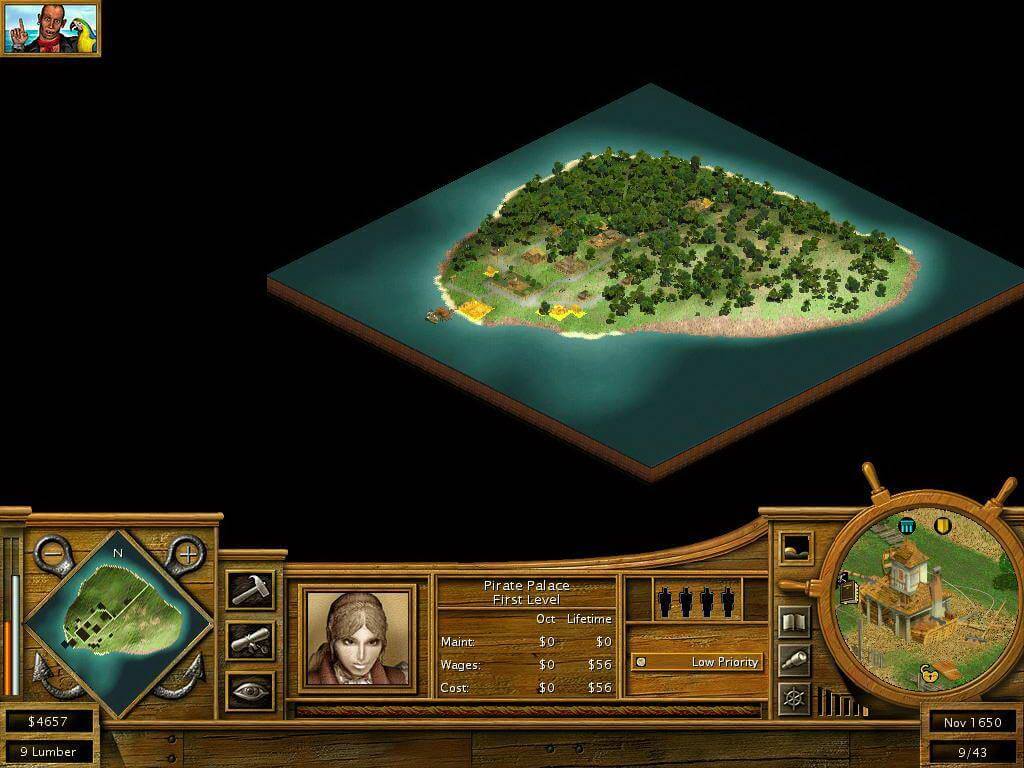Click the advisor portrait with parrot

pos(50,28)
